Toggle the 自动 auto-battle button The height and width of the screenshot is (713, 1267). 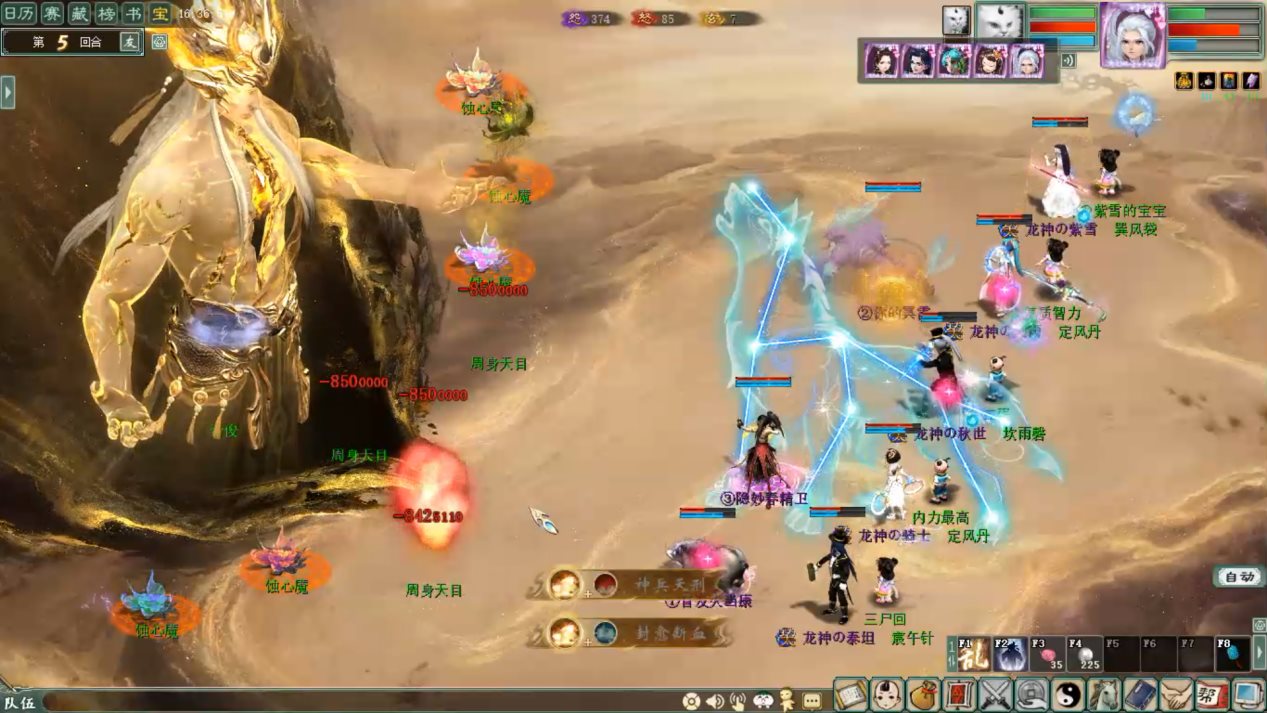[x=1239, y=577]
